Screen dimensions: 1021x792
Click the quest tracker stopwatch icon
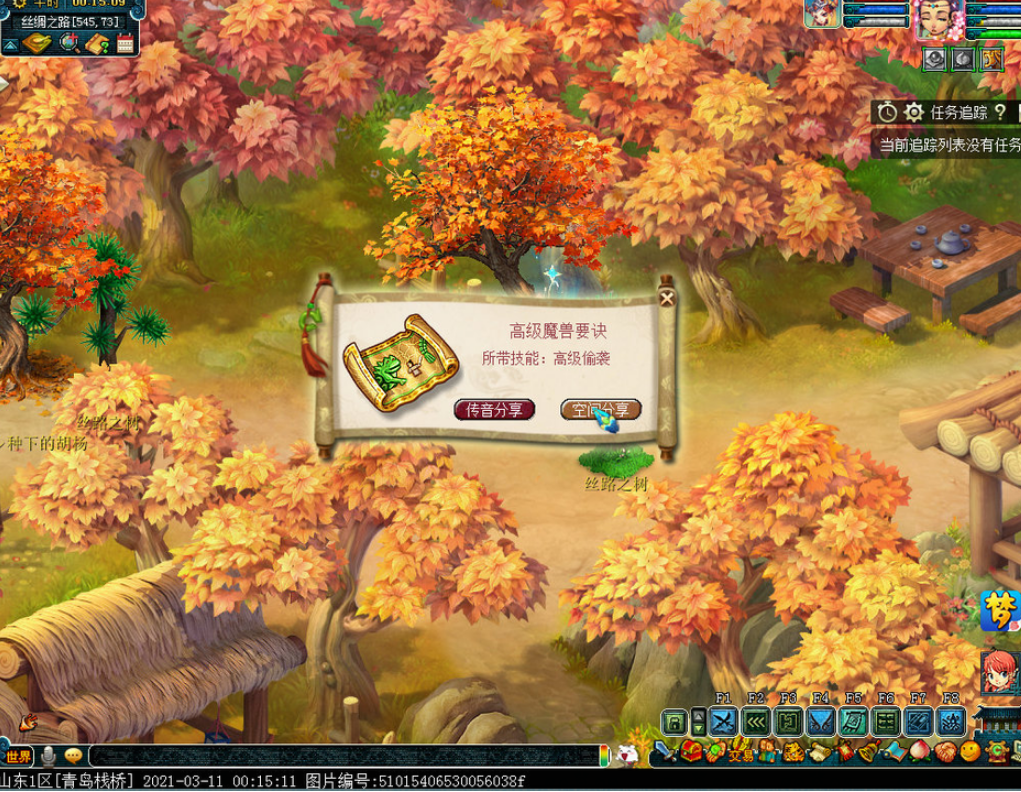[887, 112]
